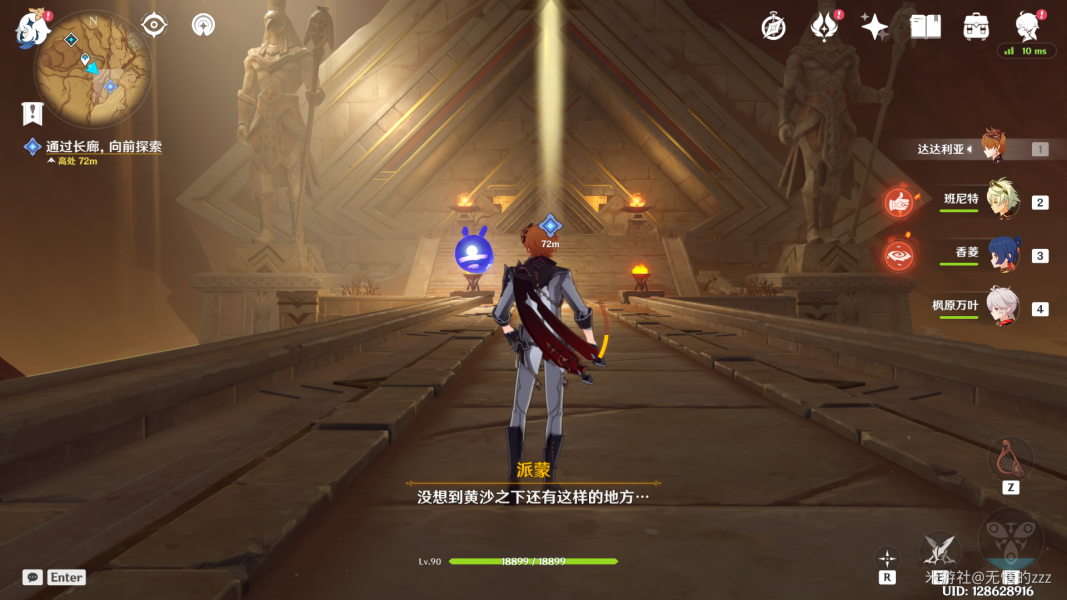Viewport: 1067px width, 600px height.
Task: Open the Paimon main menu
Action: click(x=32, y=29)
